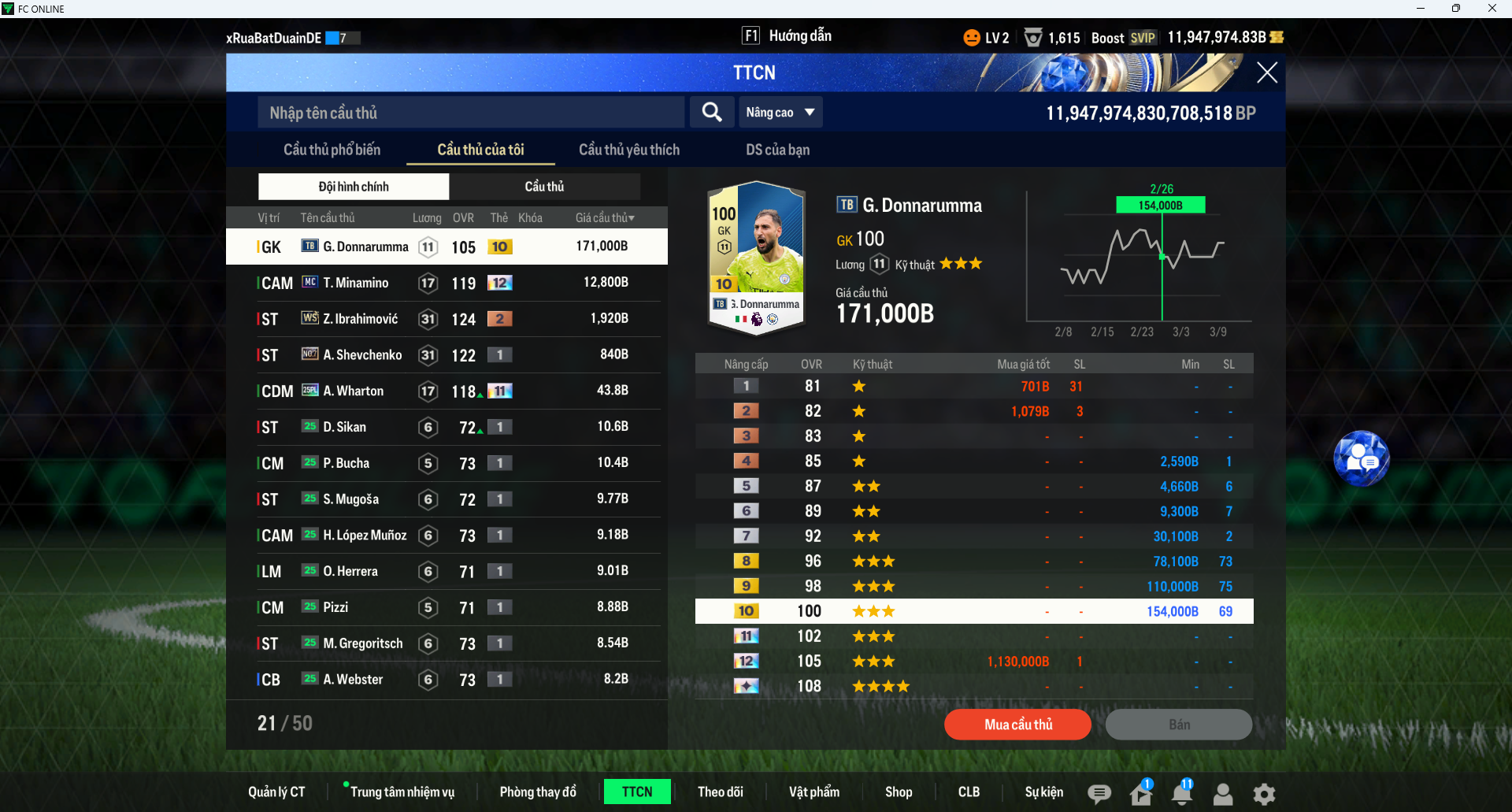Viewport: 1512px width, 812px height.
Task: Open the DS của bạn tab
Action: [777, 150]
